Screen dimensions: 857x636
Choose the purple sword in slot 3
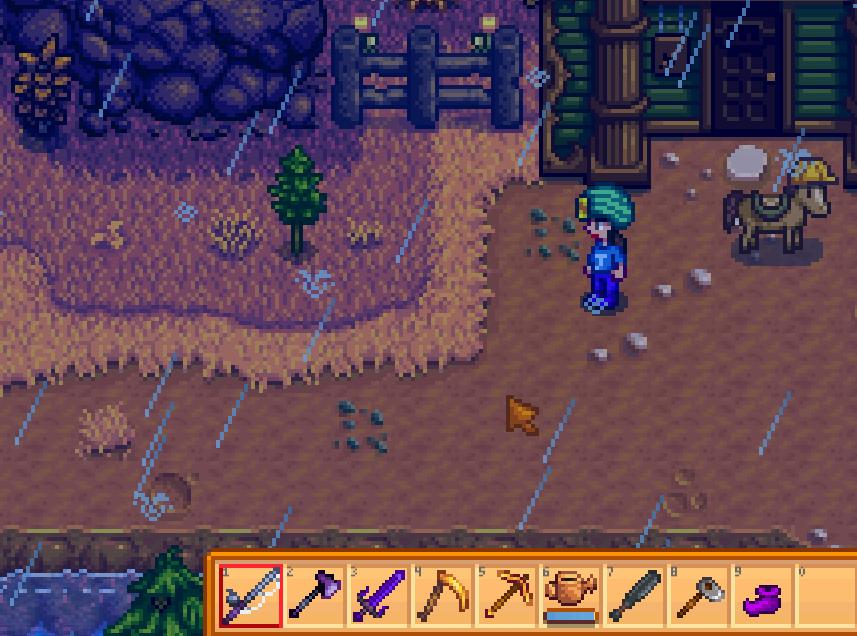tap(378, 596)
